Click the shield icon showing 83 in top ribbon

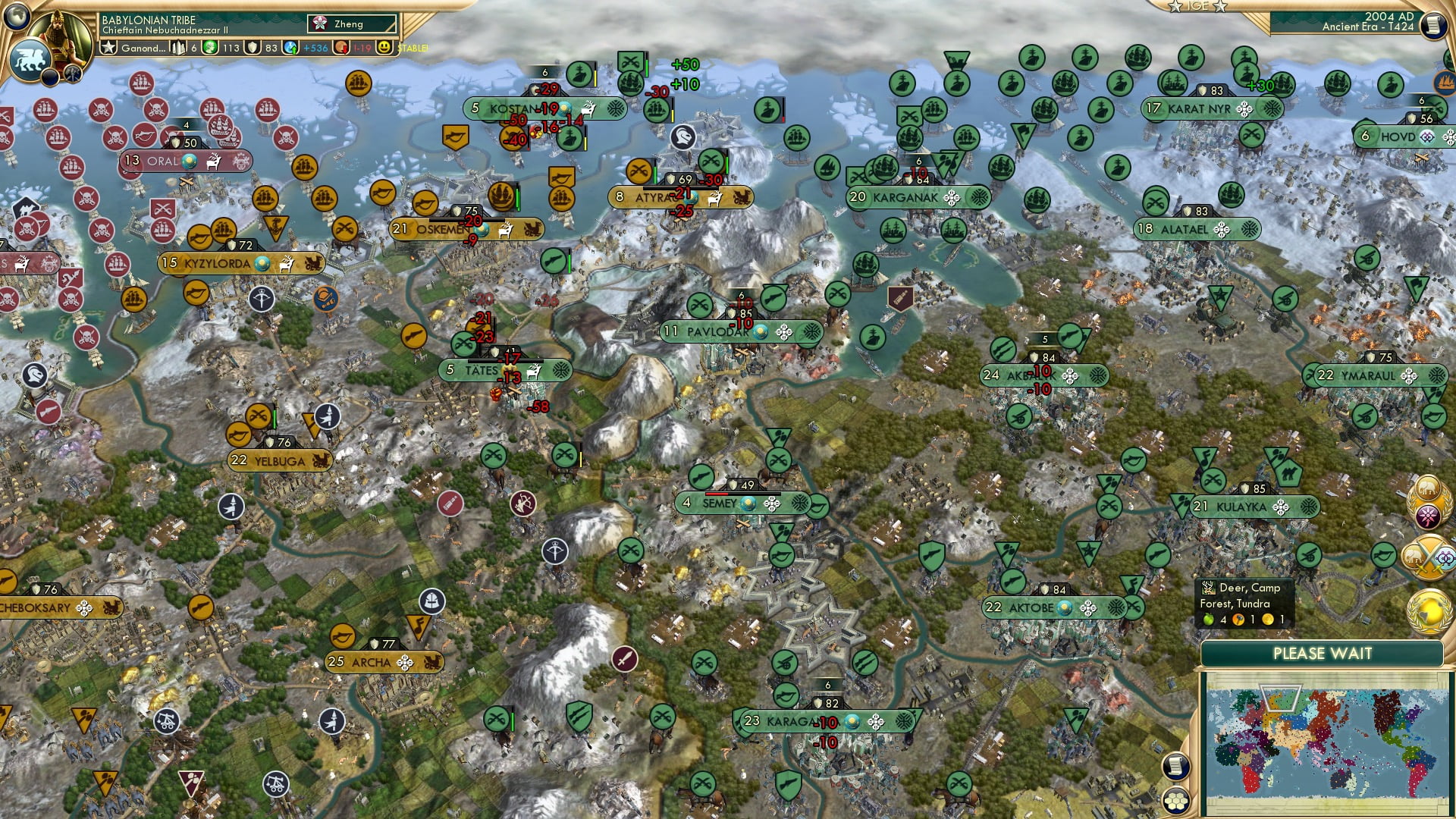(x=253, y=49)
